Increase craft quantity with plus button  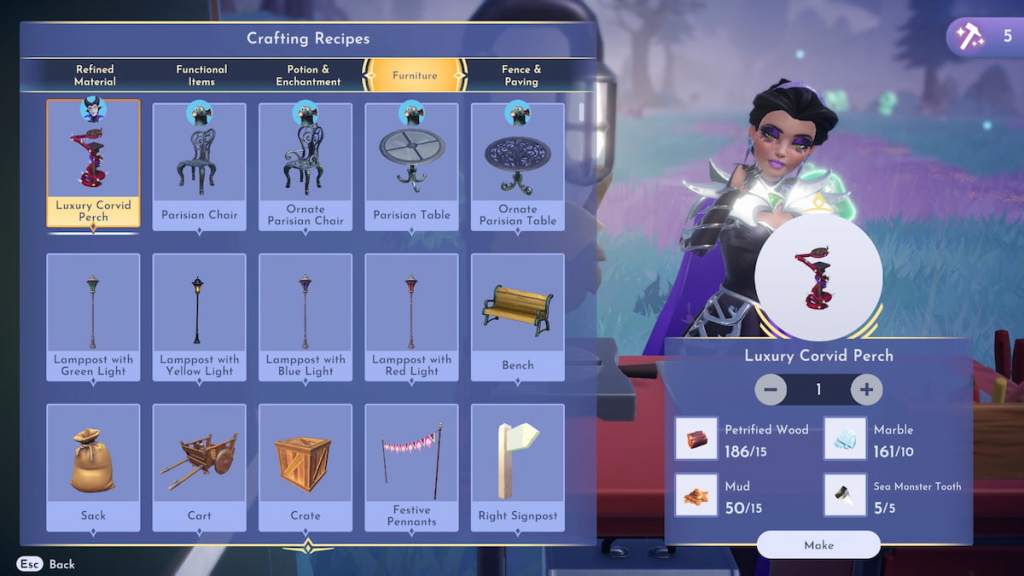pos(866,389)
